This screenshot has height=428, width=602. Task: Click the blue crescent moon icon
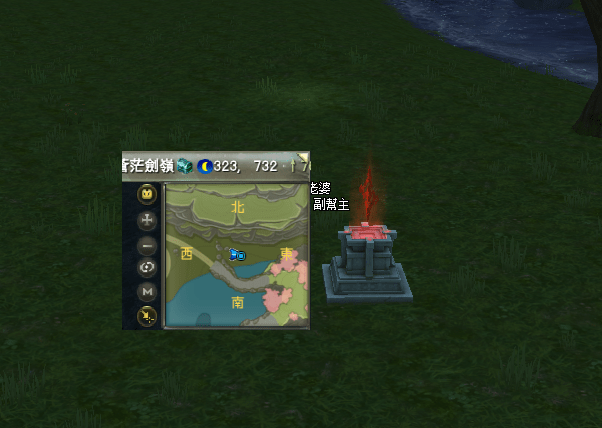tap(204, 166)
